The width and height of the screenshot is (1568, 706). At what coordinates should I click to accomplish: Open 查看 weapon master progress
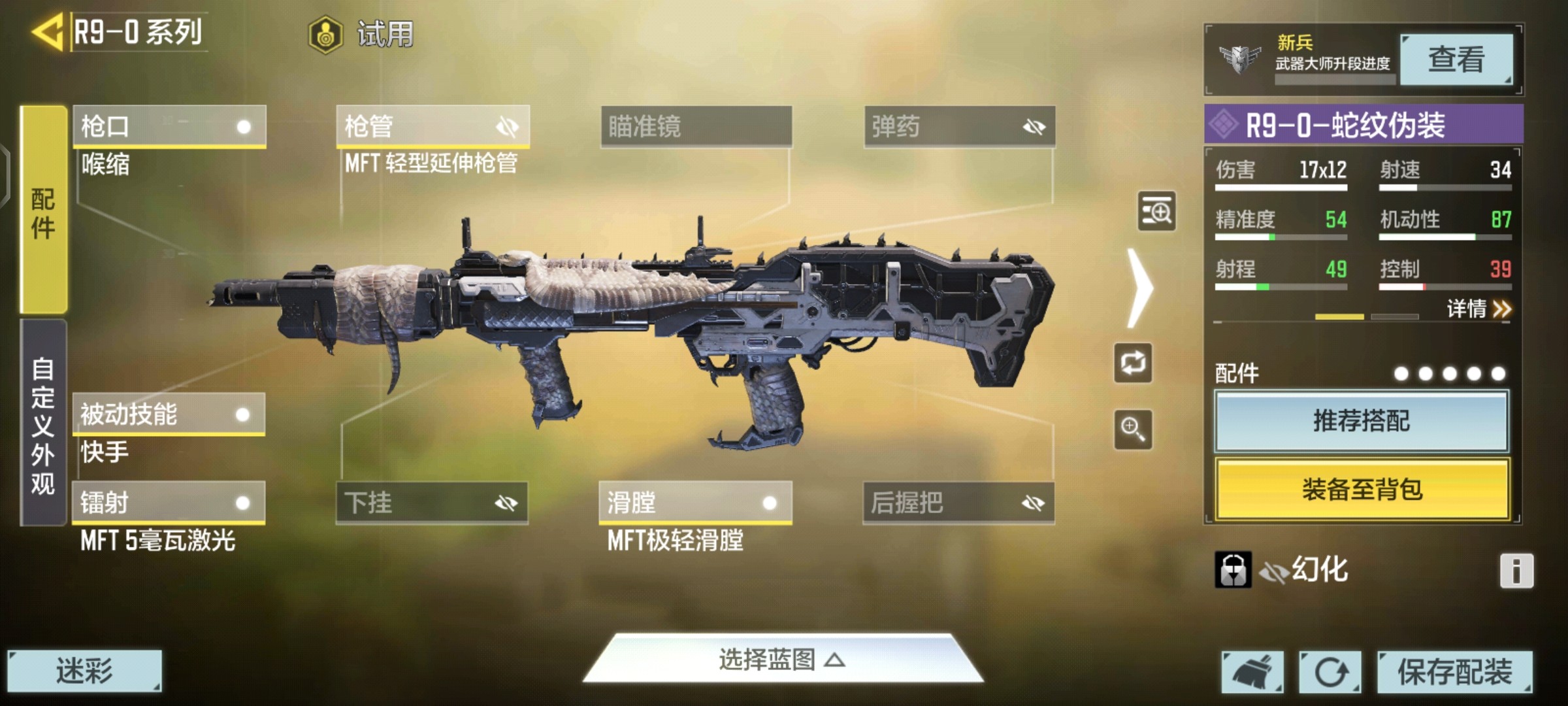click(1456, 59)
